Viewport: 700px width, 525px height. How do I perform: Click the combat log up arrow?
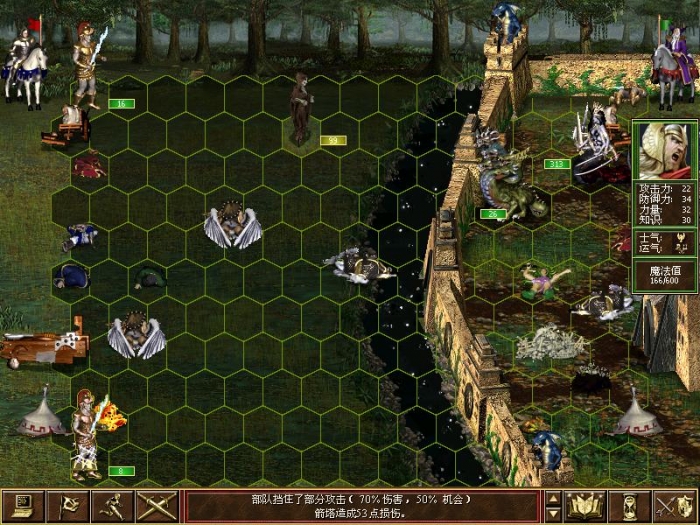(x=553, y=498)
